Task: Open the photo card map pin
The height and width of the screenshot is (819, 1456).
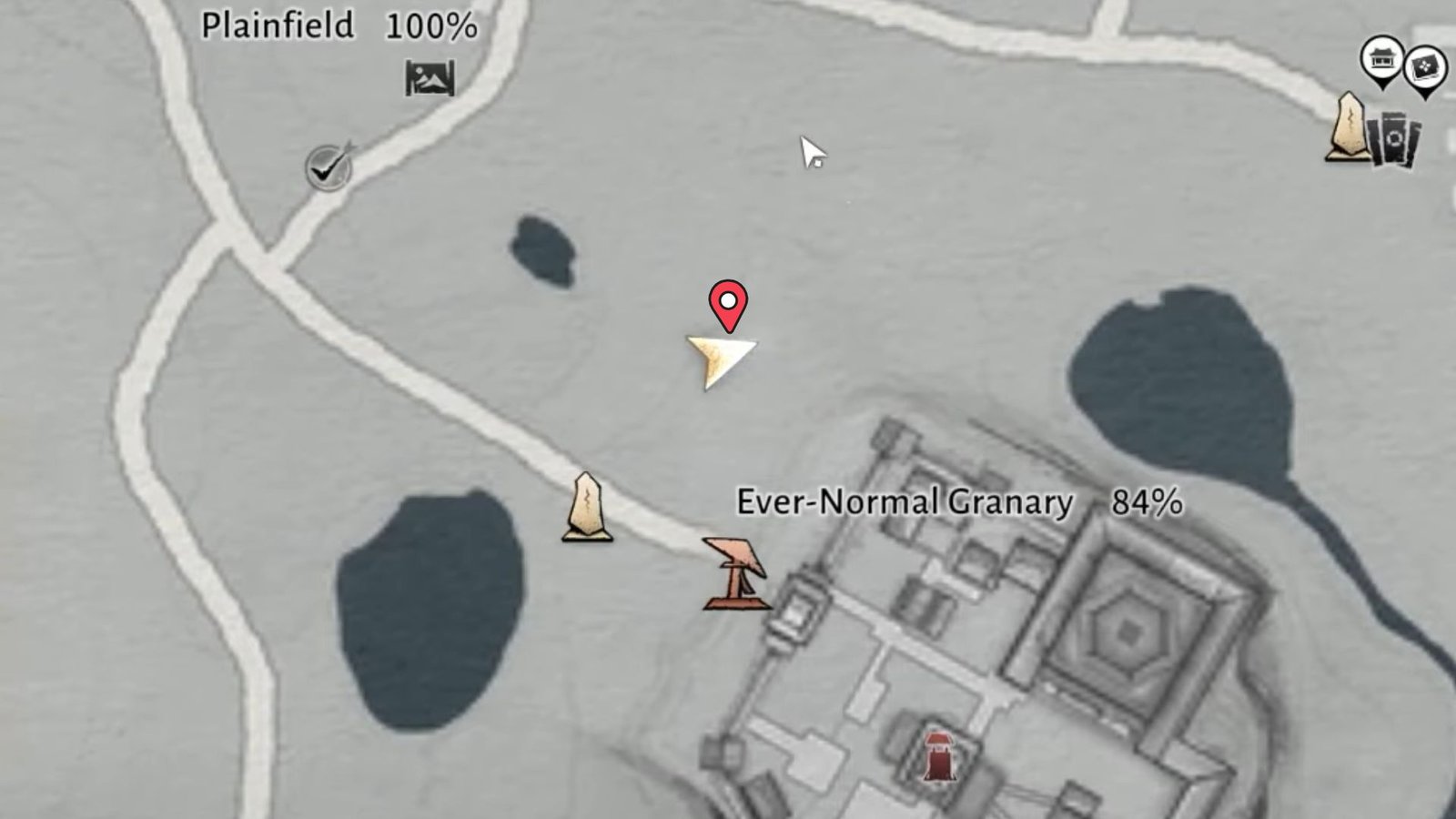Action: 1425,66
